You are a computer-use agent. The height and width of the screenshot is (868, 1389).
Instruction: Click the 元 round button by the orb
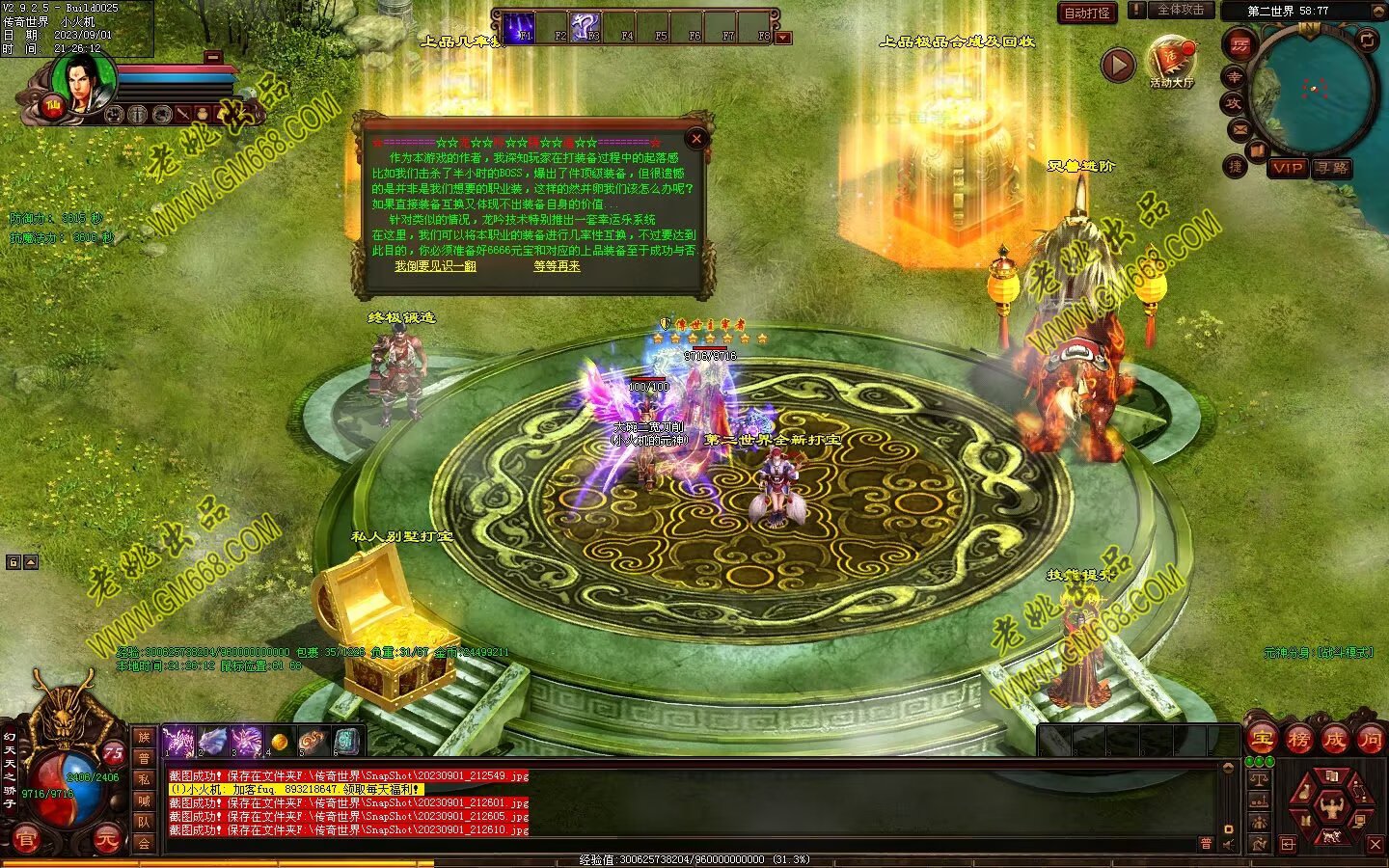[x=106, y=841]
